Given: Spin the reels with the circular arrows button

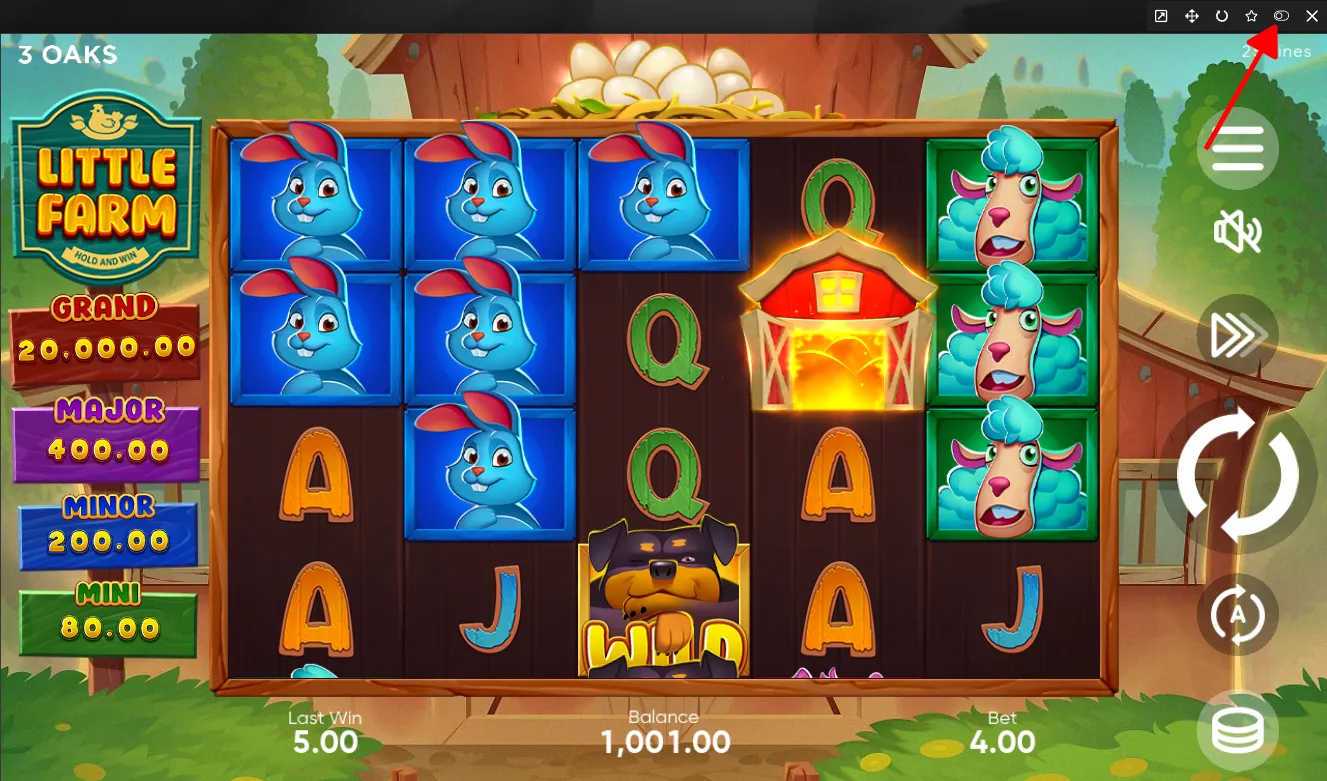Looking at the screenshot, I should click(x=1237, y=474).
